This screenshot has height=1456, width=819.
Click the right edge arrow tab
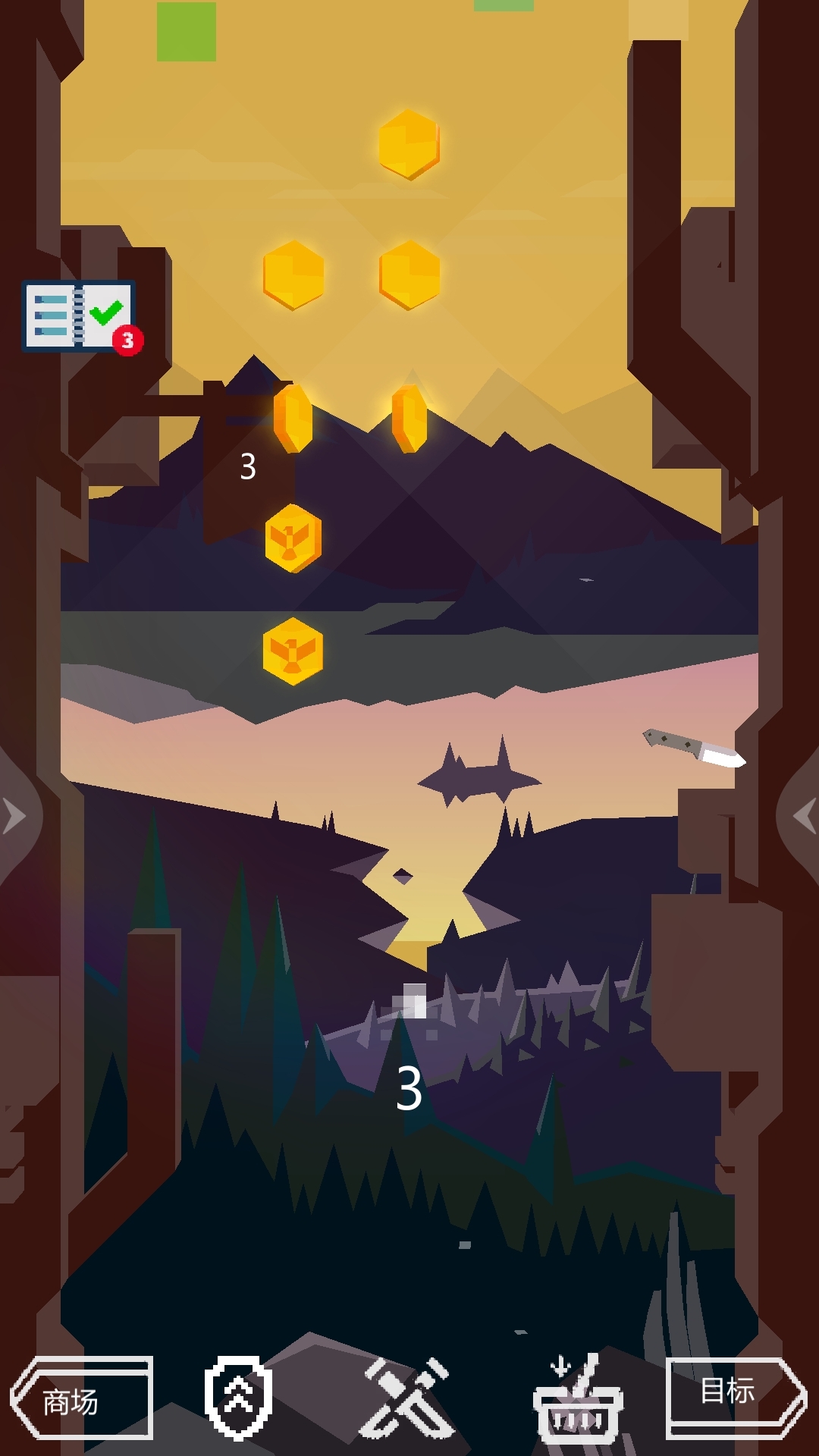802,817
